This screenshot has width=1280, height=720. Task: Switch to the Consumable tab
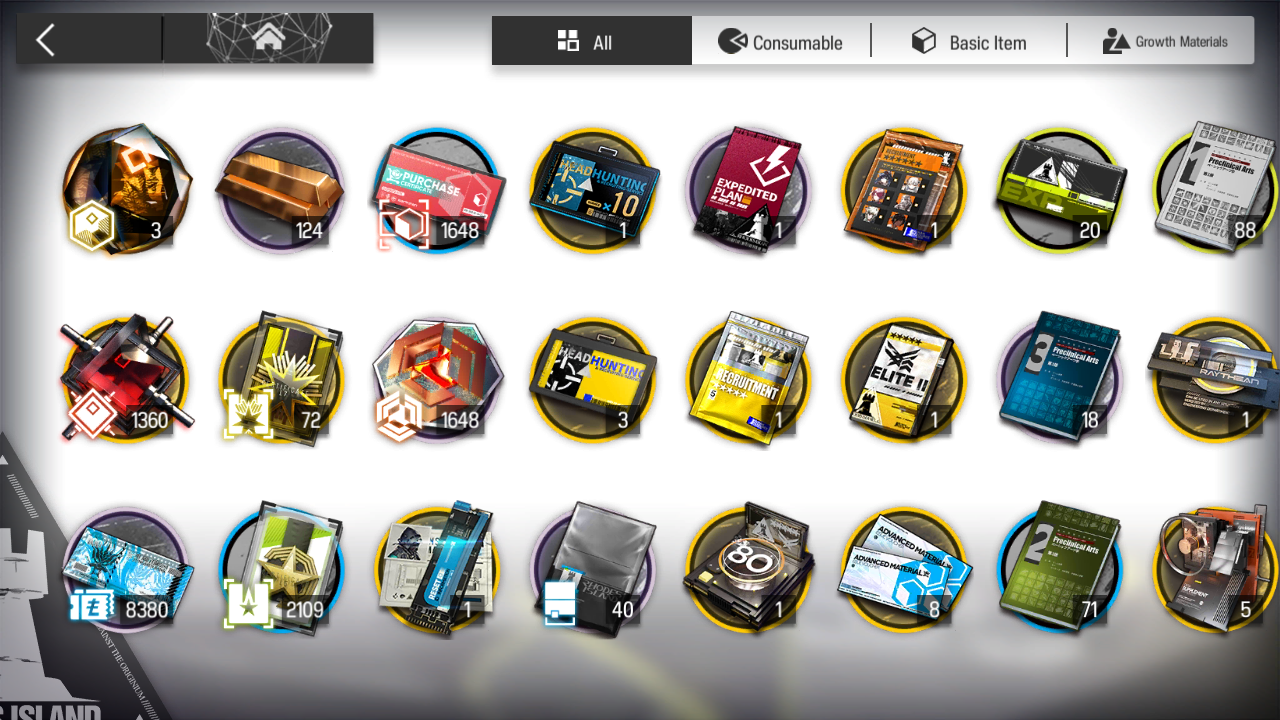coord(781,42)
